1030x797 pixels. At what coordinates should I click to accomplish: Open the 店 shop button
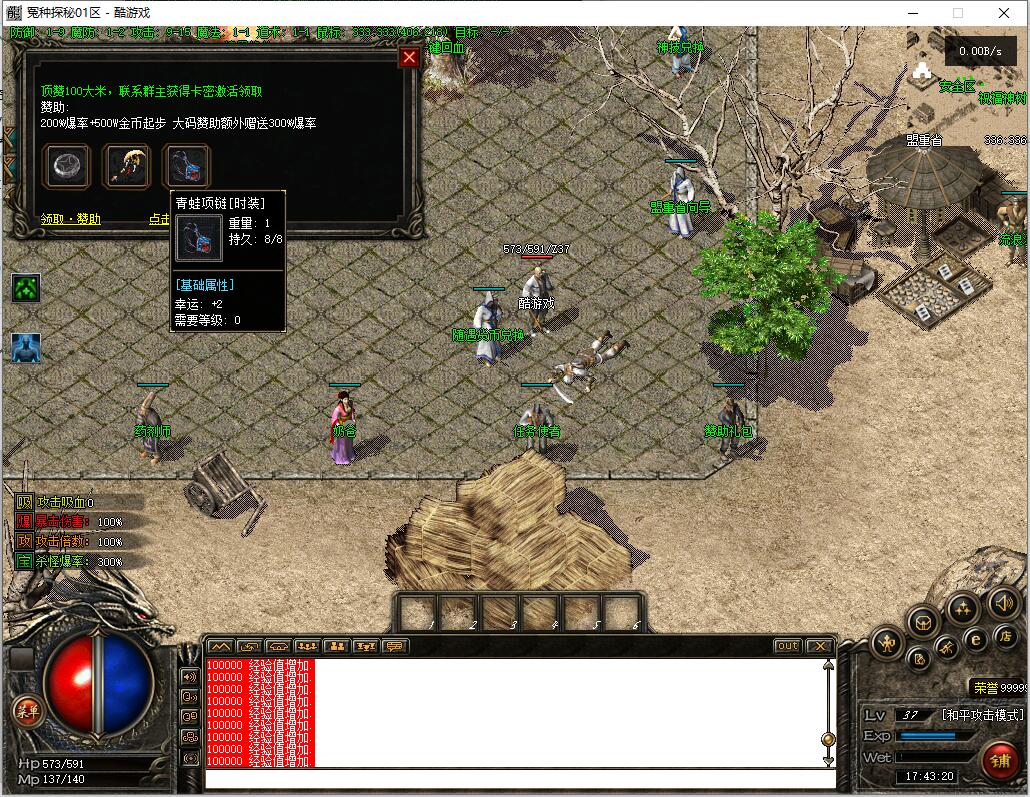pyautogui.click(x=1006, y=638)
